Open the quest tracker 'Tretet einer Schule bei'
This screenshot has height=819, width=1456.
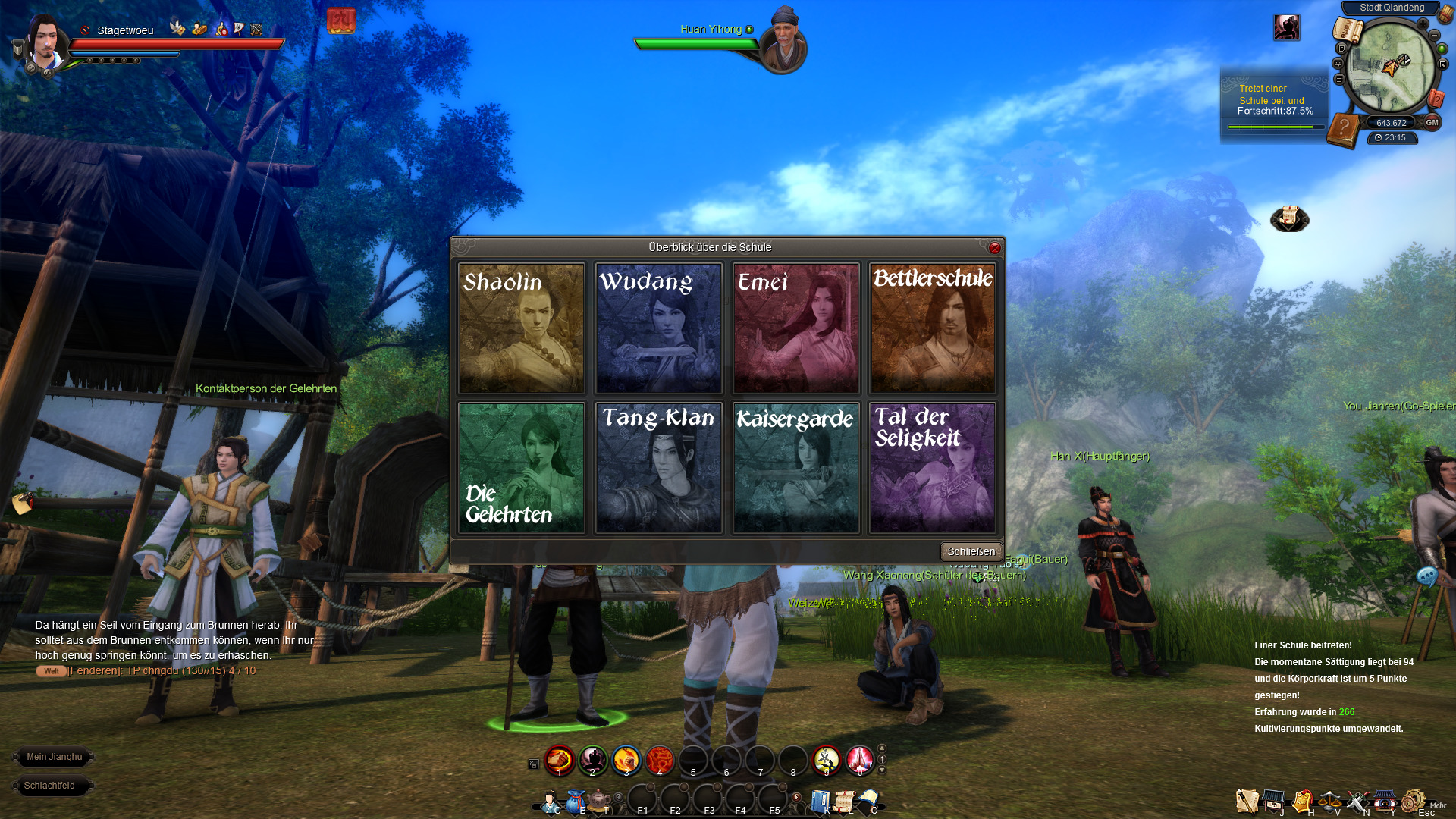pyautogui.click(x=1274, y=100)
